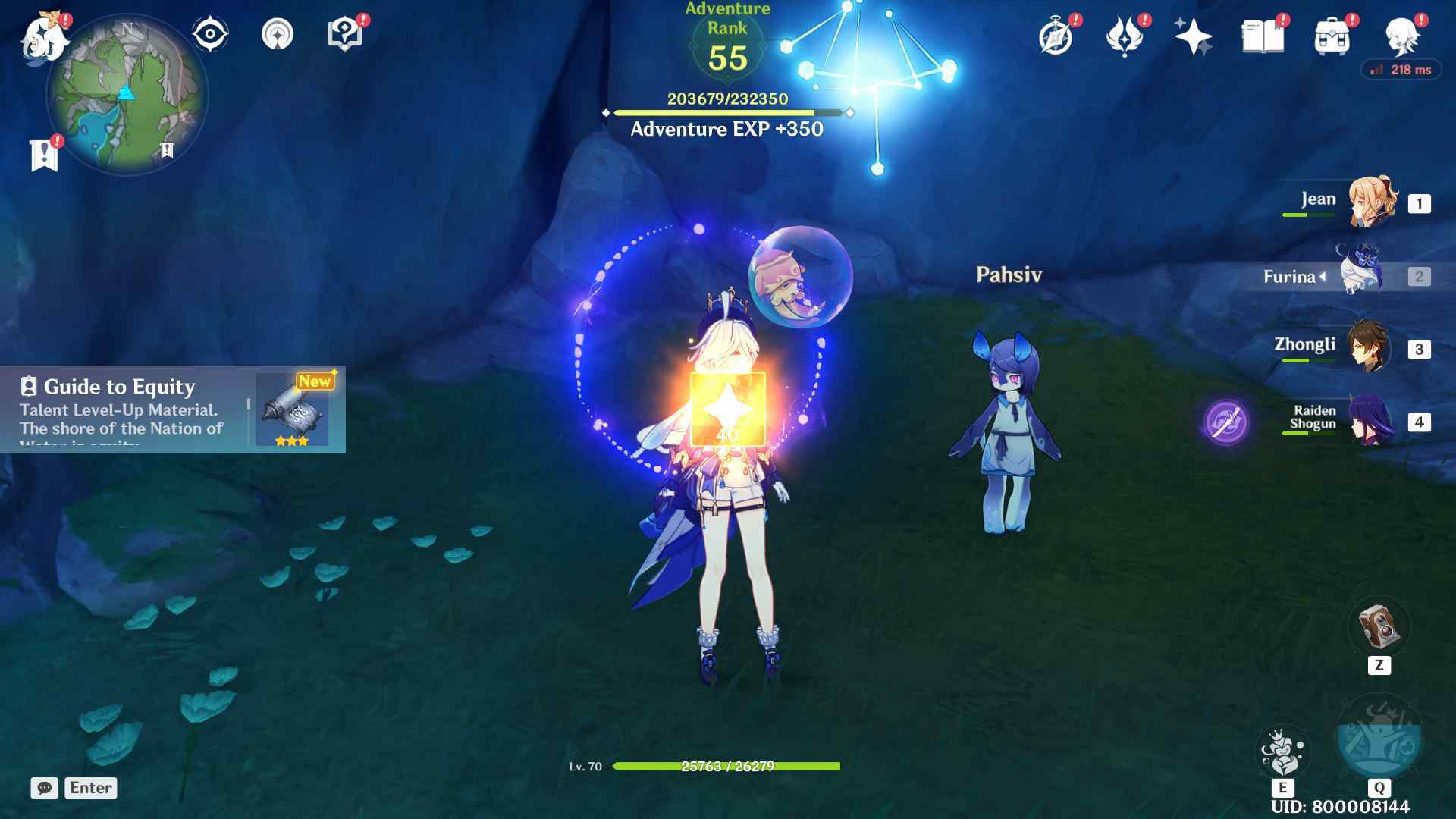1456x819 pixels.
Task: Open the character screen icon
Action: coord(1401,36)
